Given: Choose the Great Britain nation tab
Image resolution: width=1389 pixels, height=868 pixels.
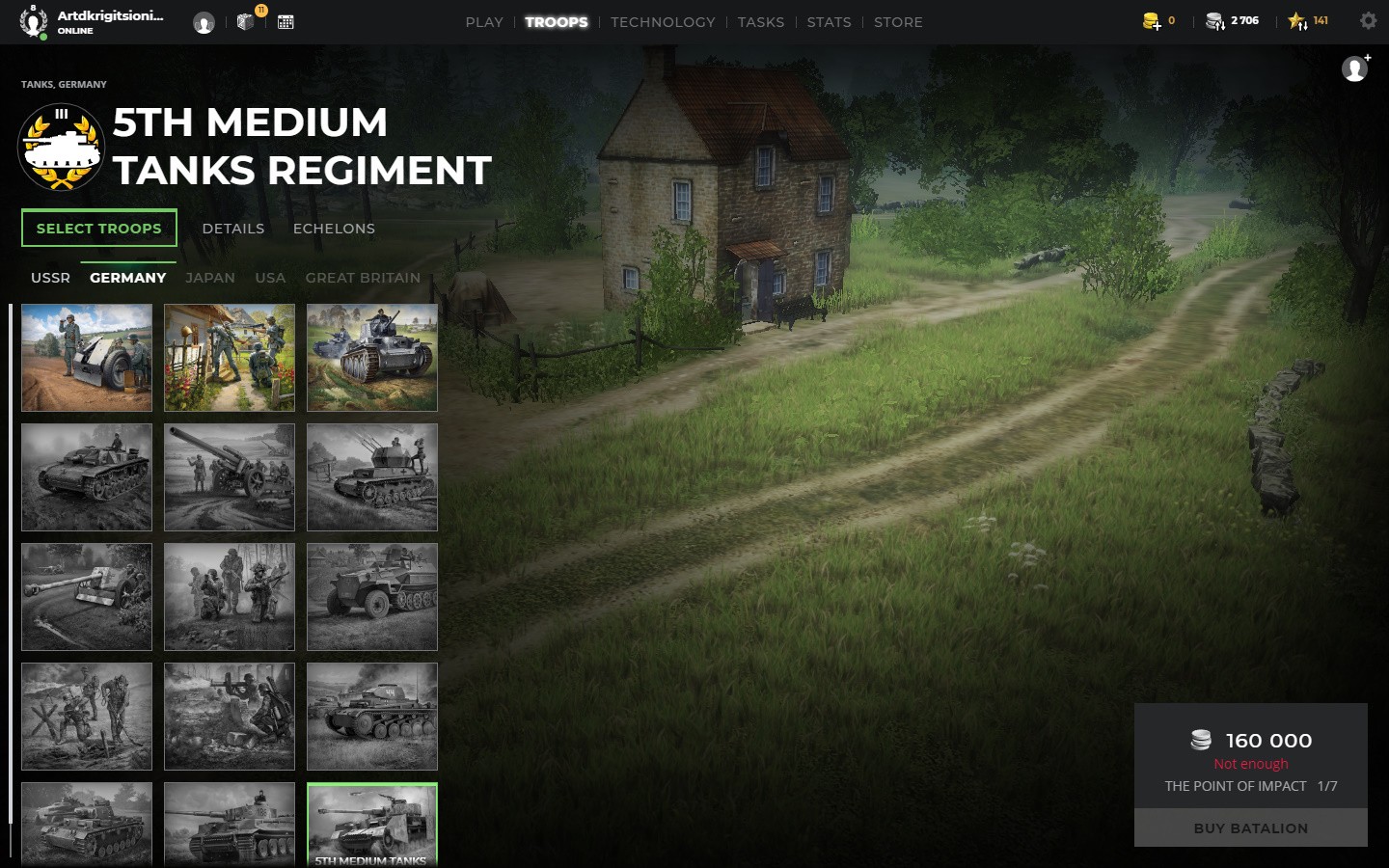Looking at the screenshot, I should [363, 278].
